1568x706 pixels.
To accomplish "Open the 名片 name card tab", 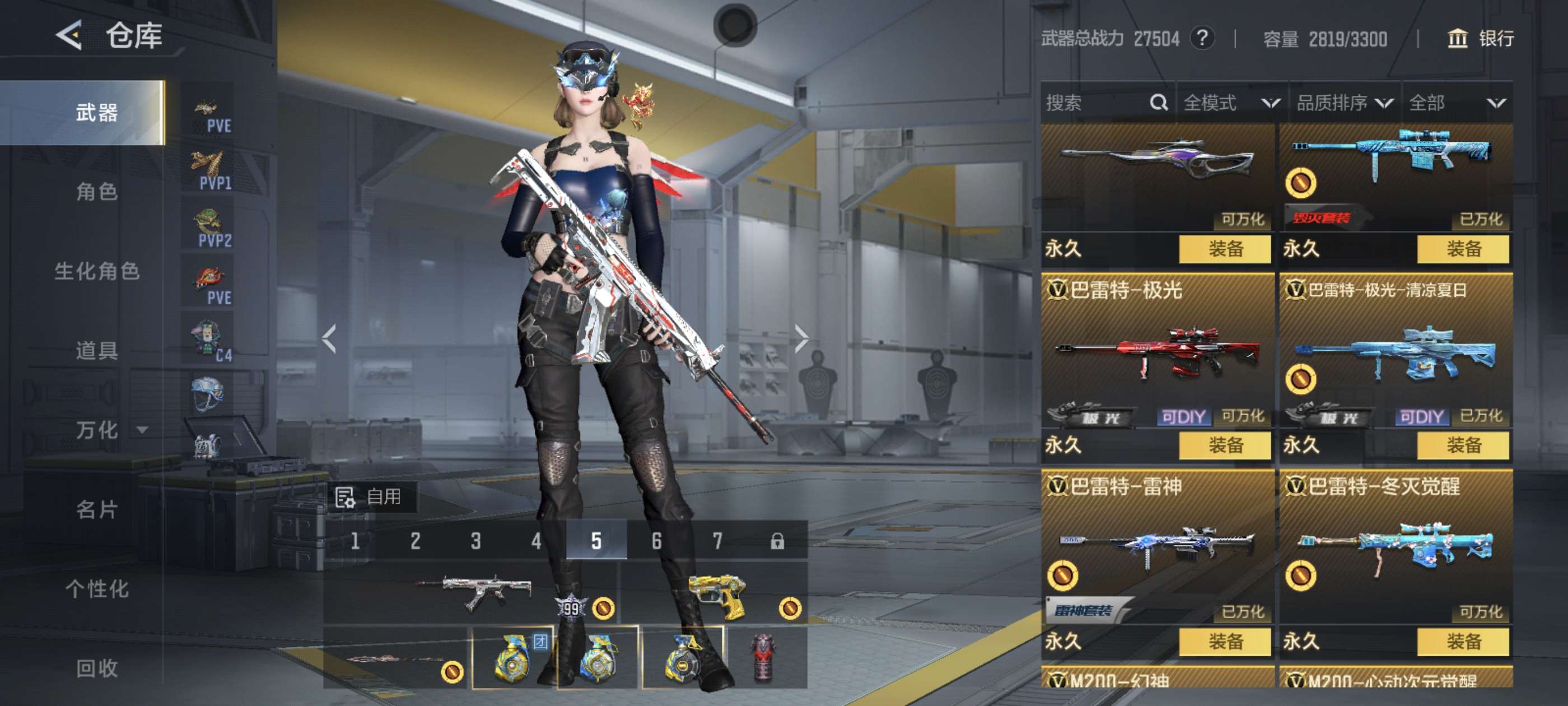I will click(96, 509).
